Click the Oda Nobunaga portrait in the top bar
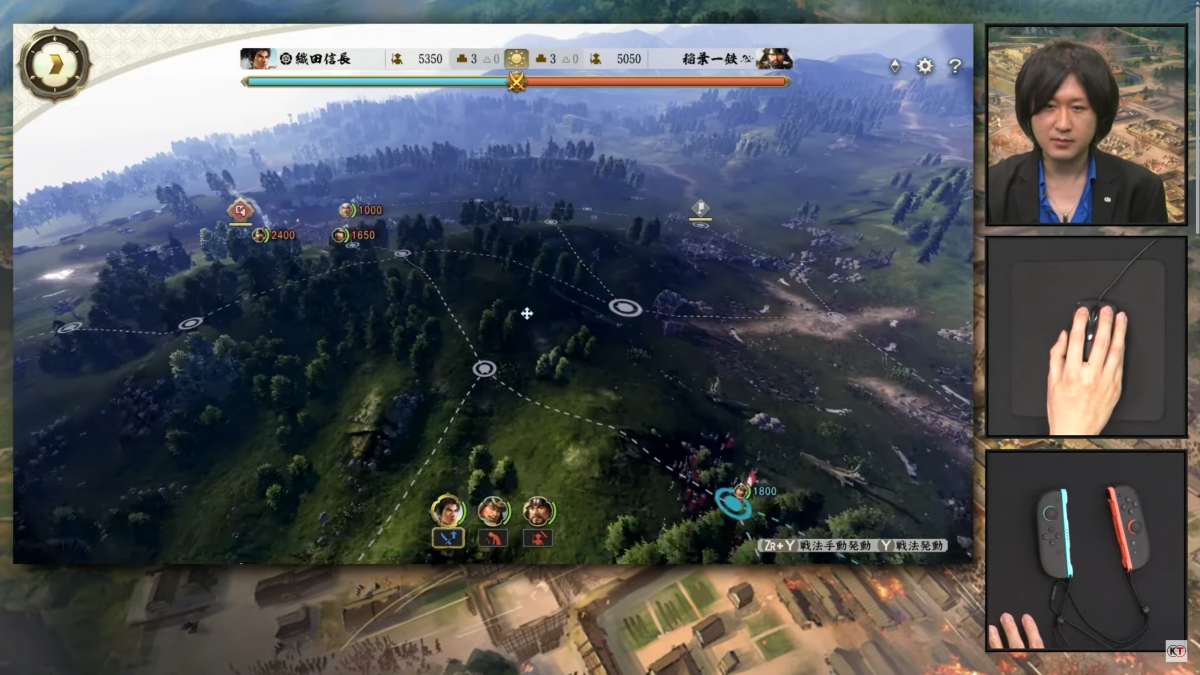Viewport: 1200px width, 675px height. click(x=257, y=59)
